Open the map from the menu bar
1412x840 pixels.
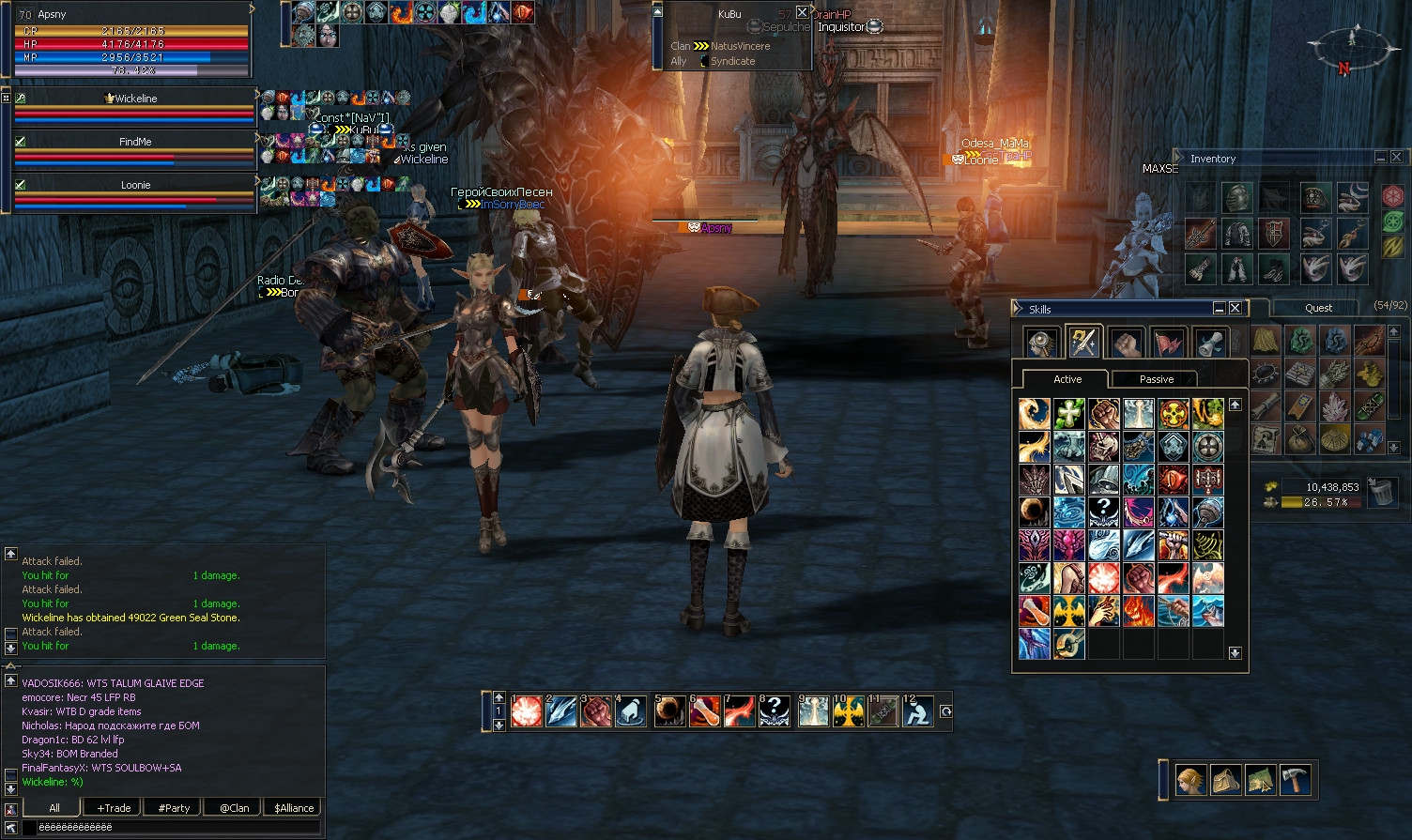(x=1260, y=781)
